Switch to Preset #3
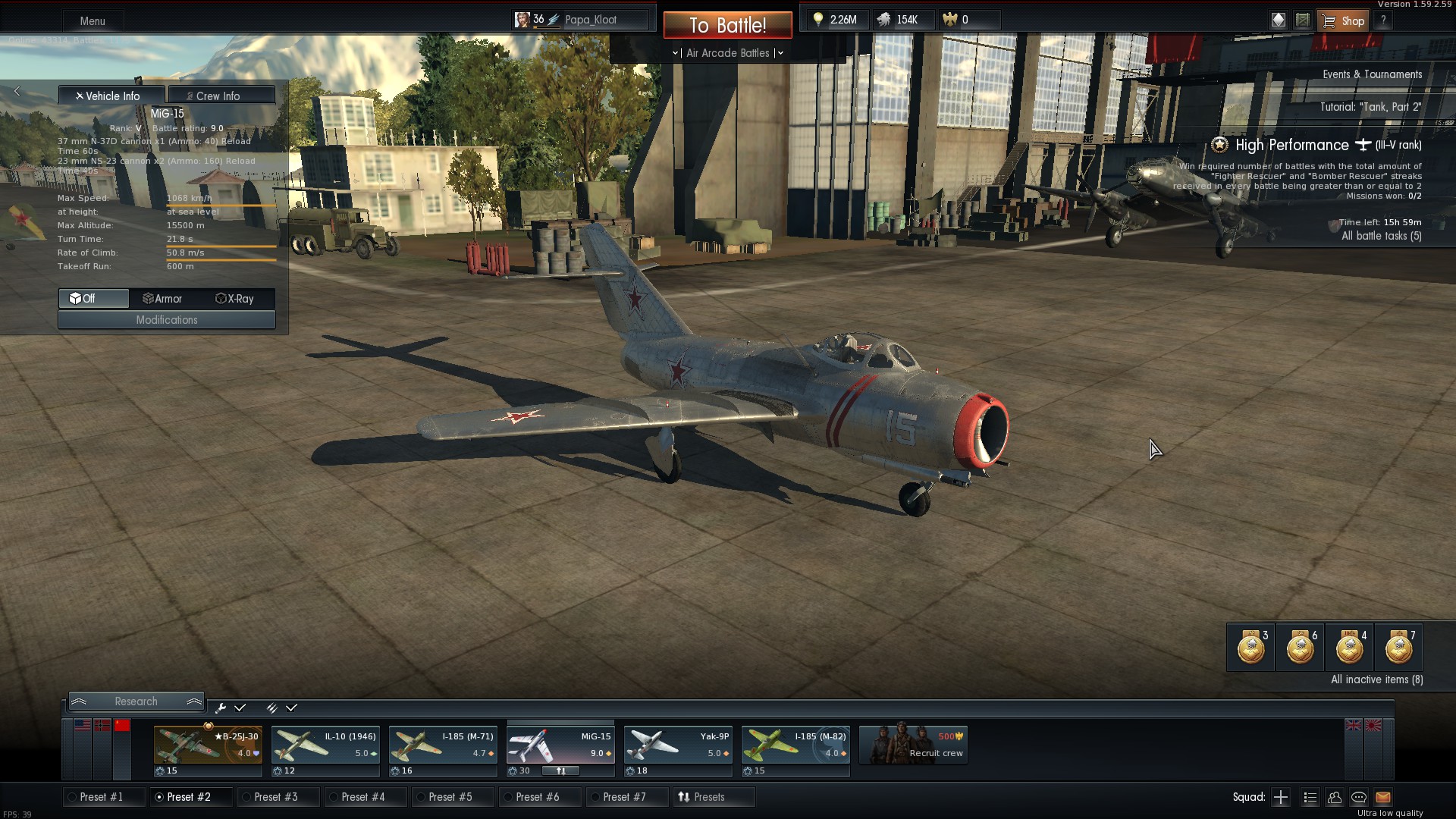Screen dimensions: 1456x819 (276, 797)
